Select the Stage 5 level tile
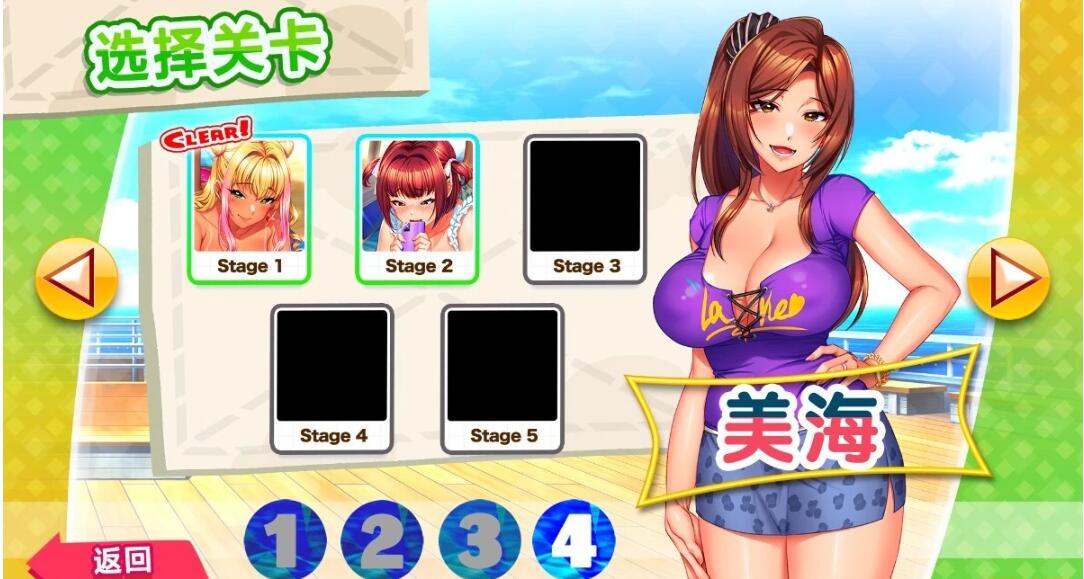This screenshot has width=1084, height=579. (x=503, y=377)
